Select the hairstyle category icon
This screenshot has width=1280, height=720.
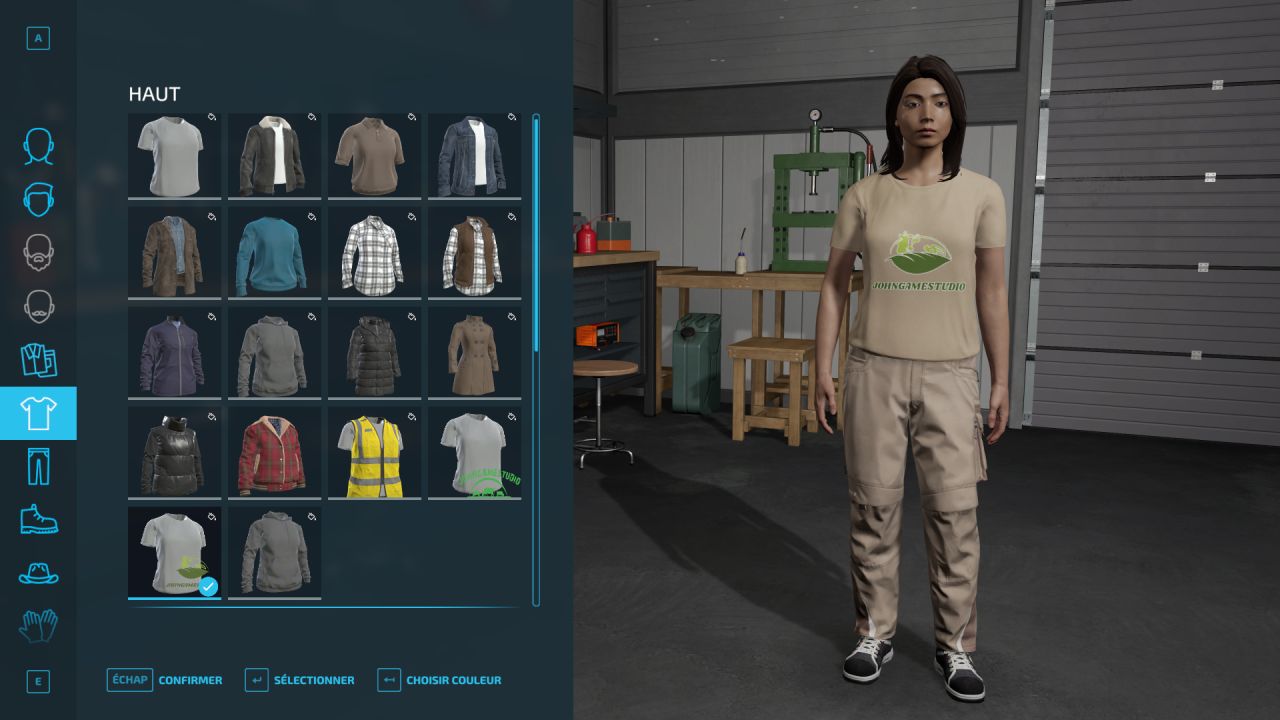[x=38, y=200]
